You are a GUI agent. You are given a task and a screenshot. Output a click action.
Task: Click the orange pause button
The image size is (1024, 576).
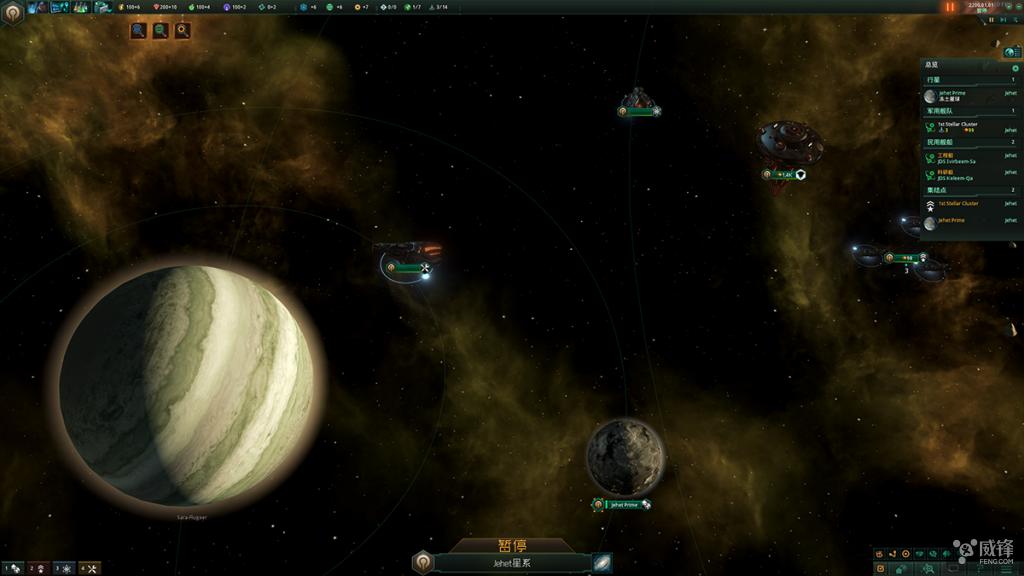tap(950, 7)
